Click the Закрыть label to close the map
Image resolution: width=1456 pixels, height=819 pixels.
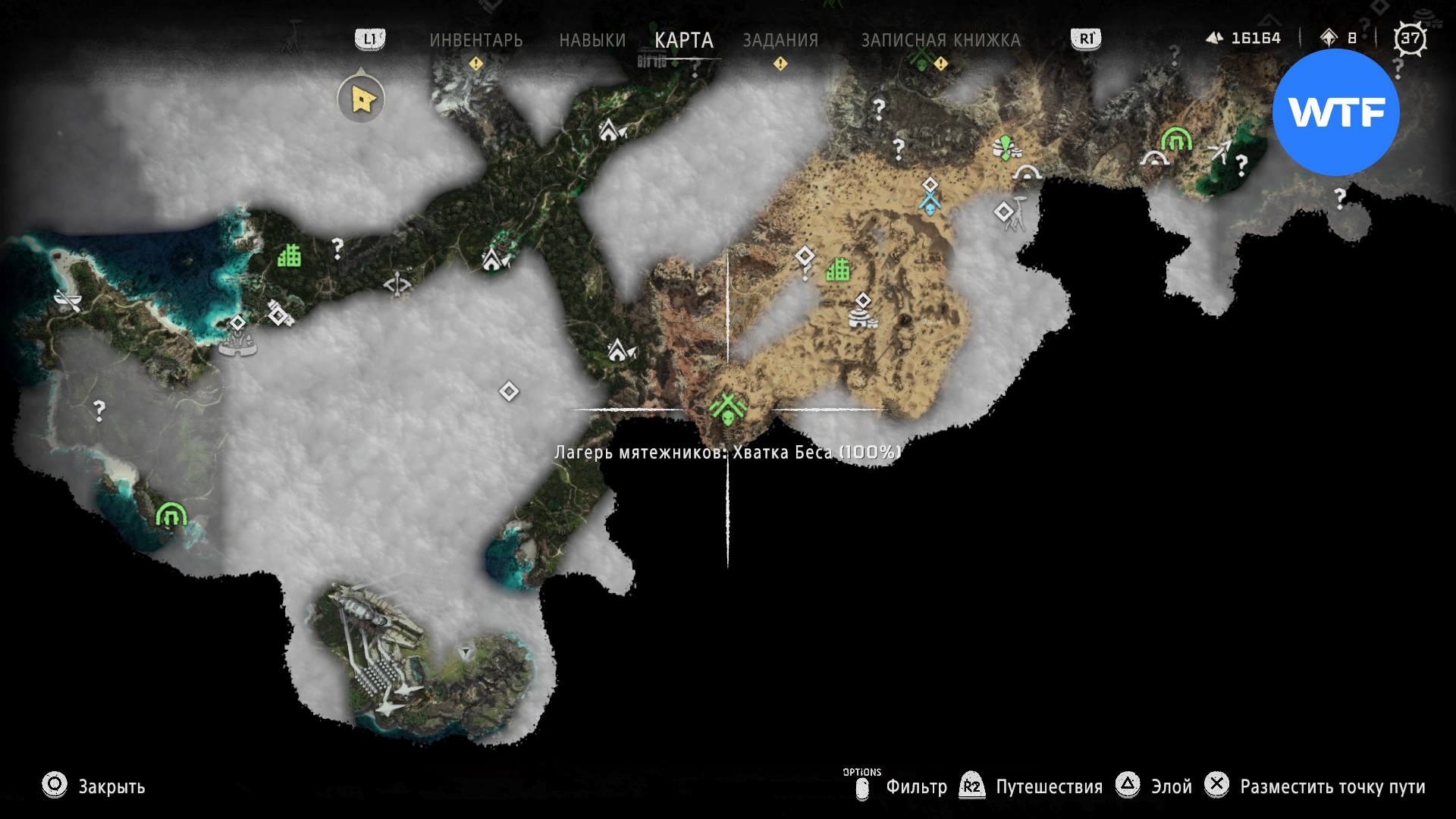[x=111, y=786]
